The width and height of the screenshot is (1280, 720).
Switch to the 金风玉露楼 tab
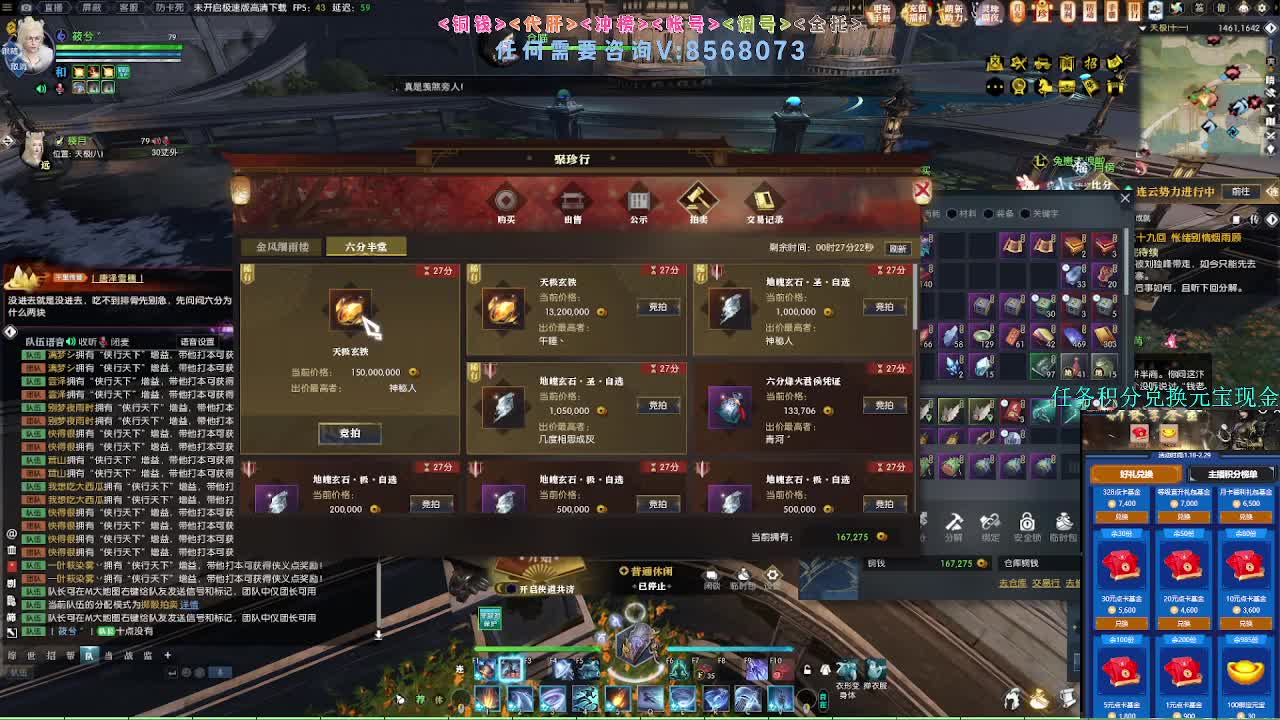(285, 246)
